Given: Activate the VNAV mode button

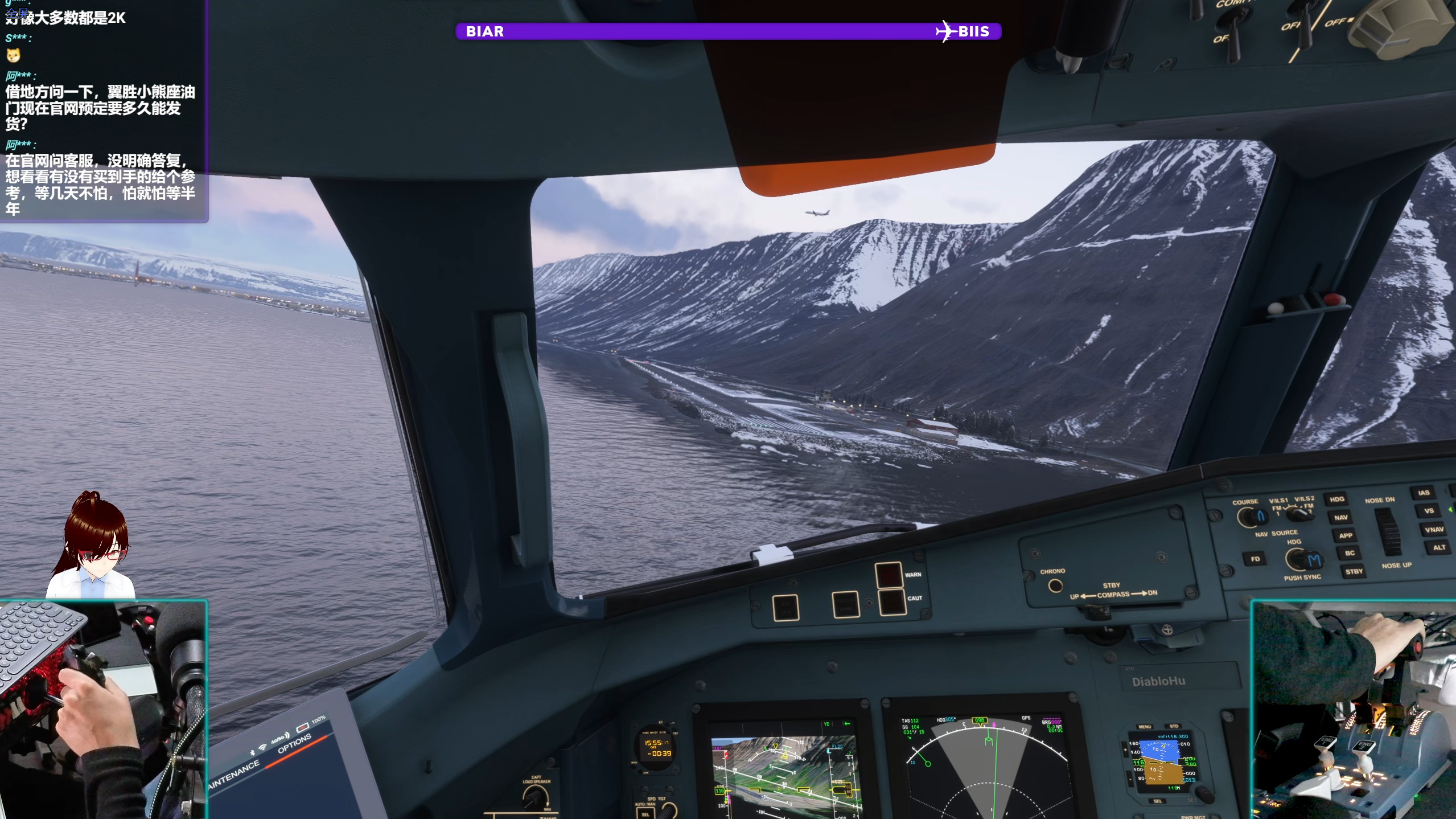Looking at the screenshot, I should [1433, 530].
